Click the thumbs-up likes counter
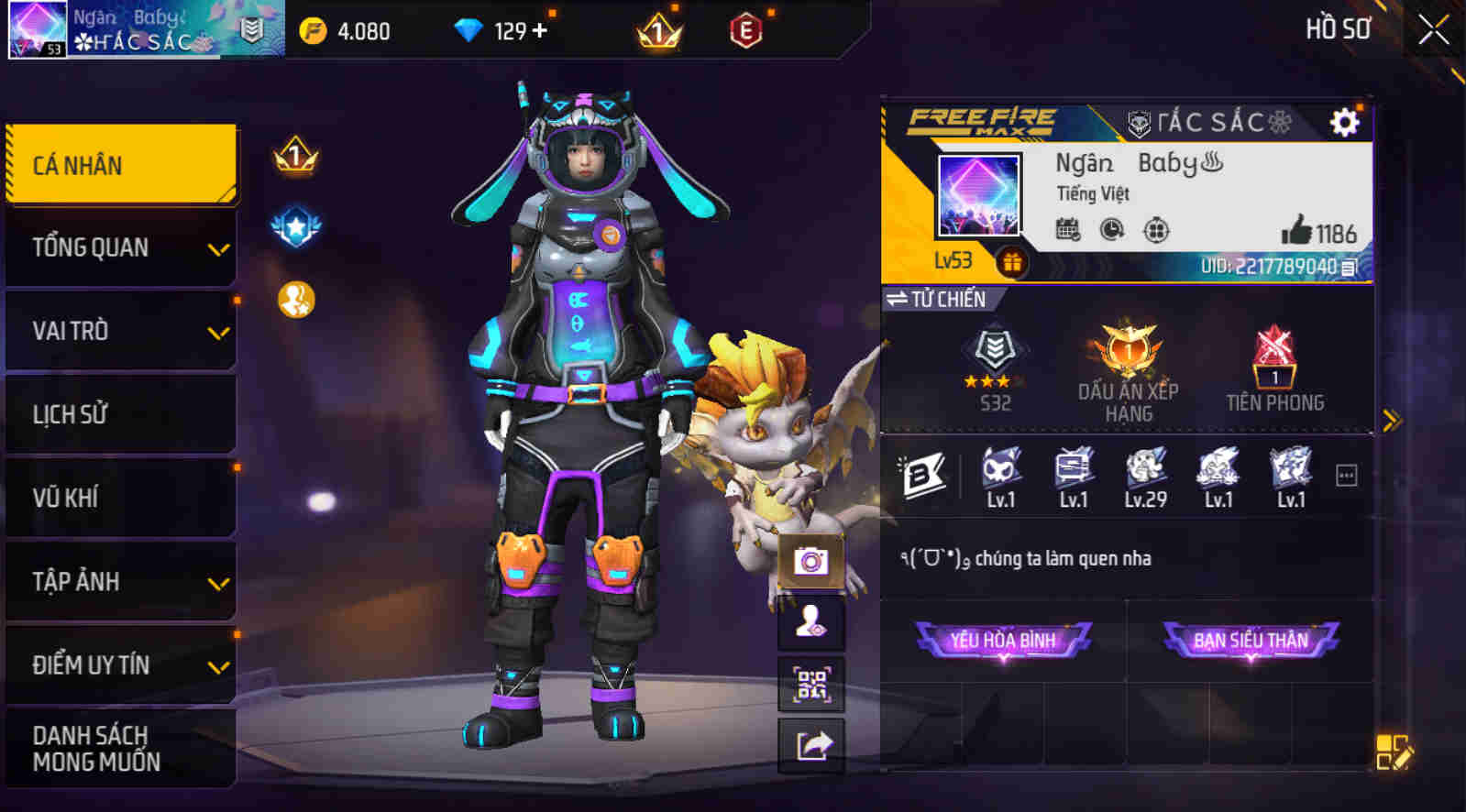 click(x=1309, y=233)
